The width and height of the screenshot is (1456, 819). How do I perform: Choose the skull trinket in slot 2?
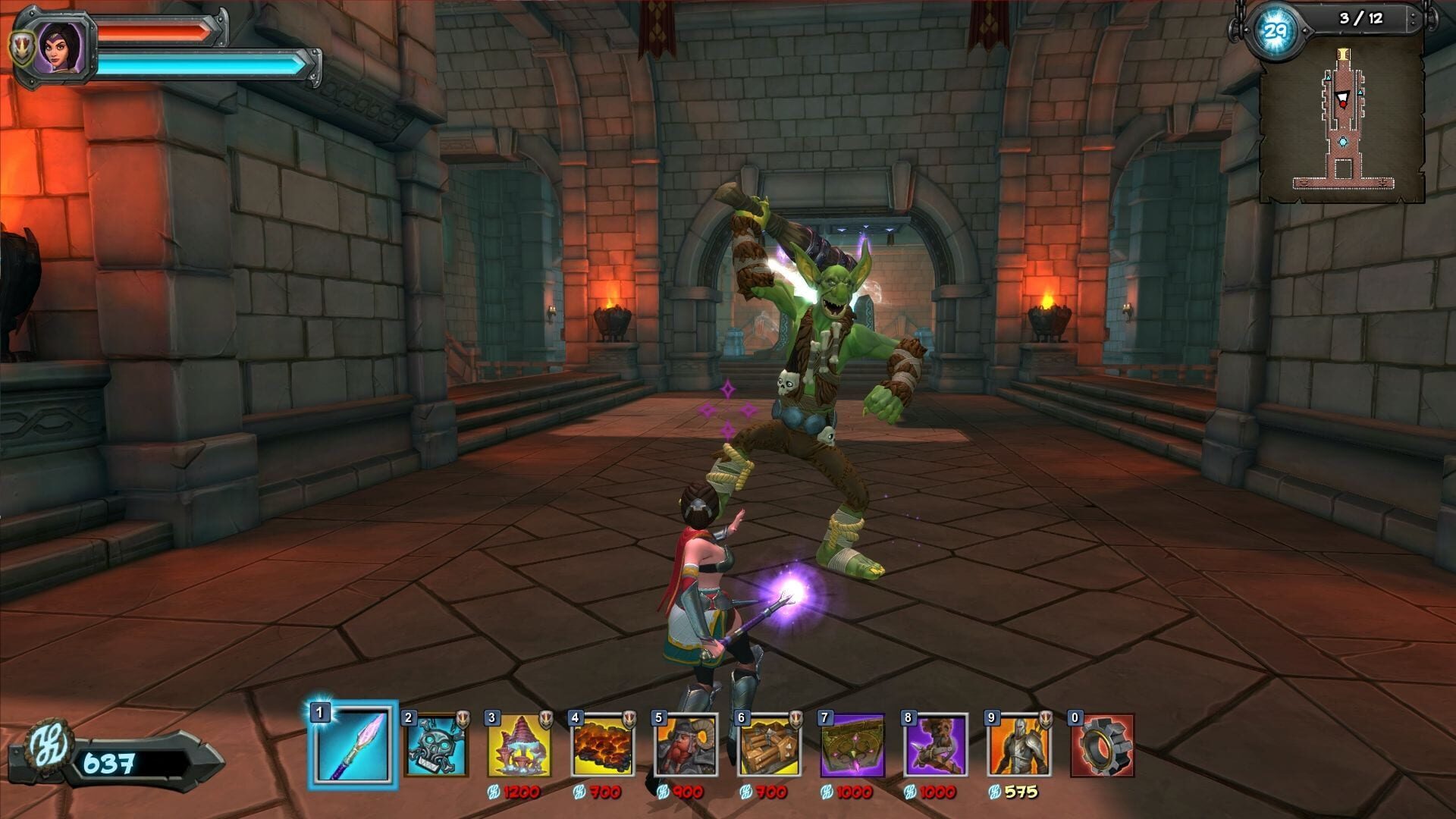click(x=435, y=745)
